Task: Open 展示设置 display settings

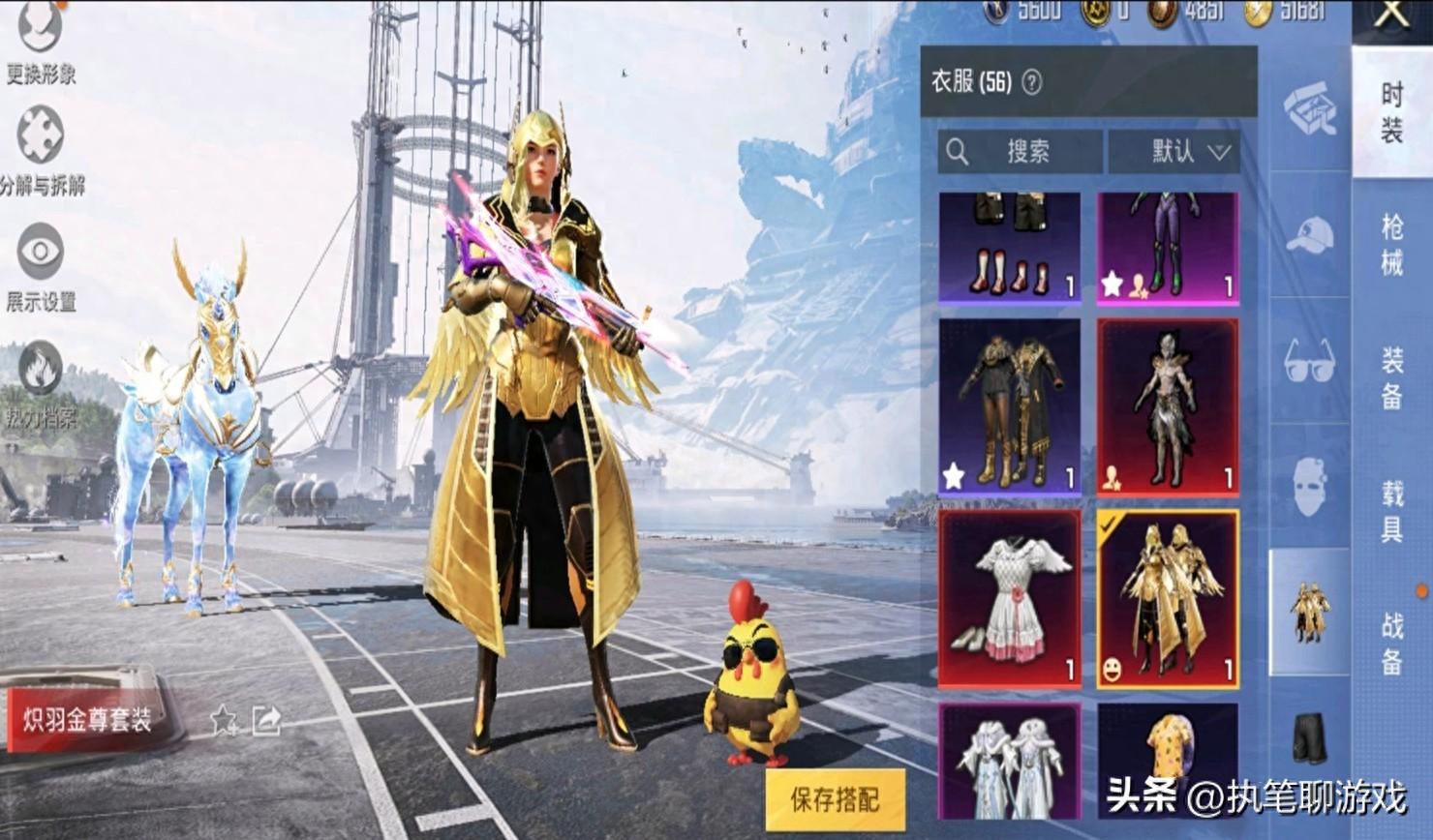Action: 40,254
